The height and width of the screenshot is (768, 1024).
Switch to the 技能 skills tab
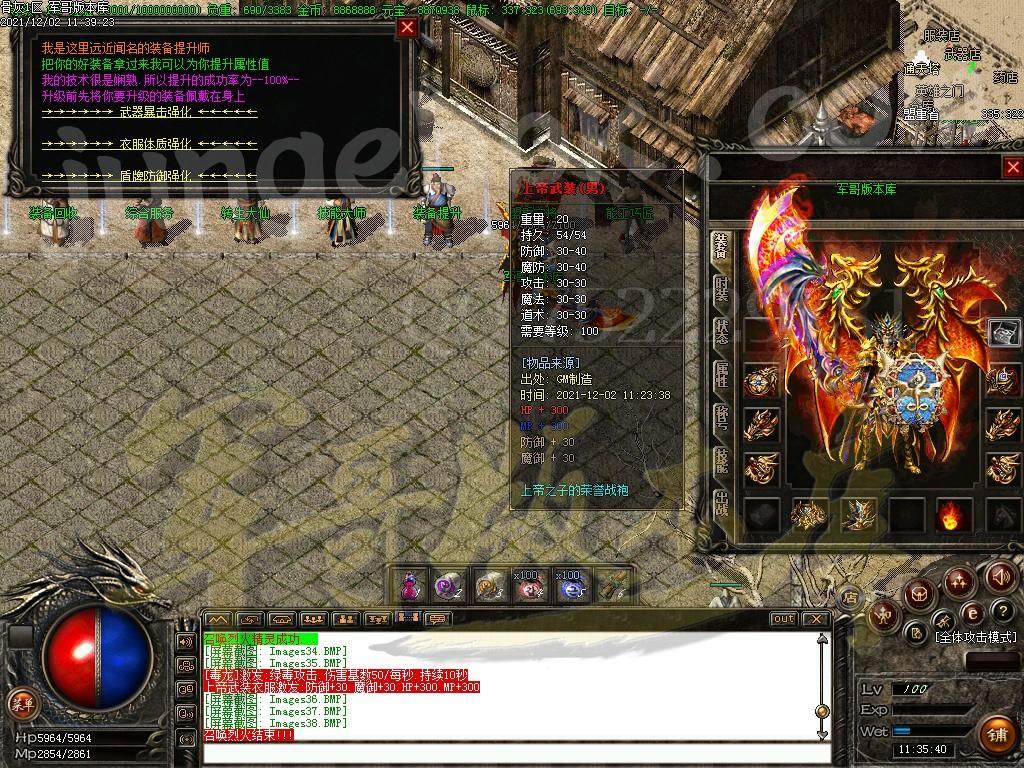(x=721, y=461)
